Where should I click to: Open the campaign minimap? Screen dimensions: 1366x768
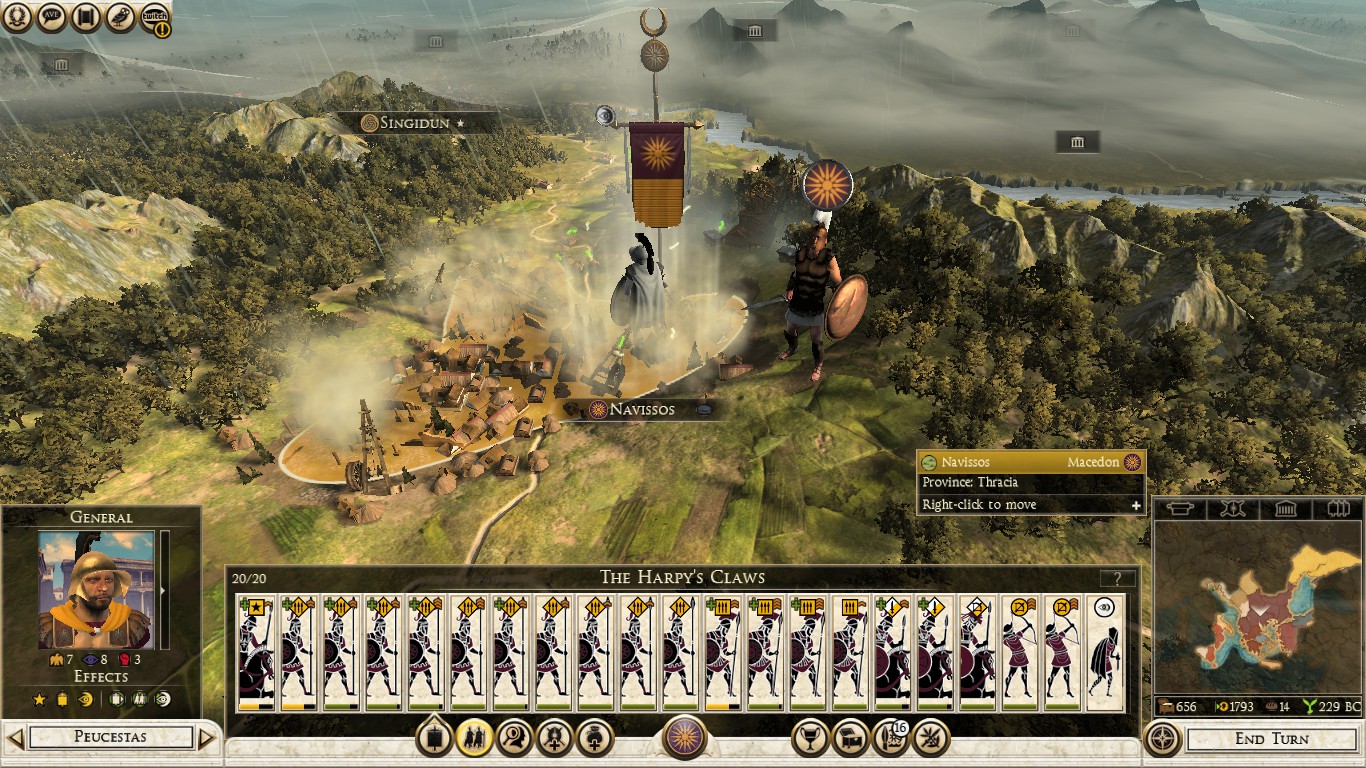coord(1257,607)
